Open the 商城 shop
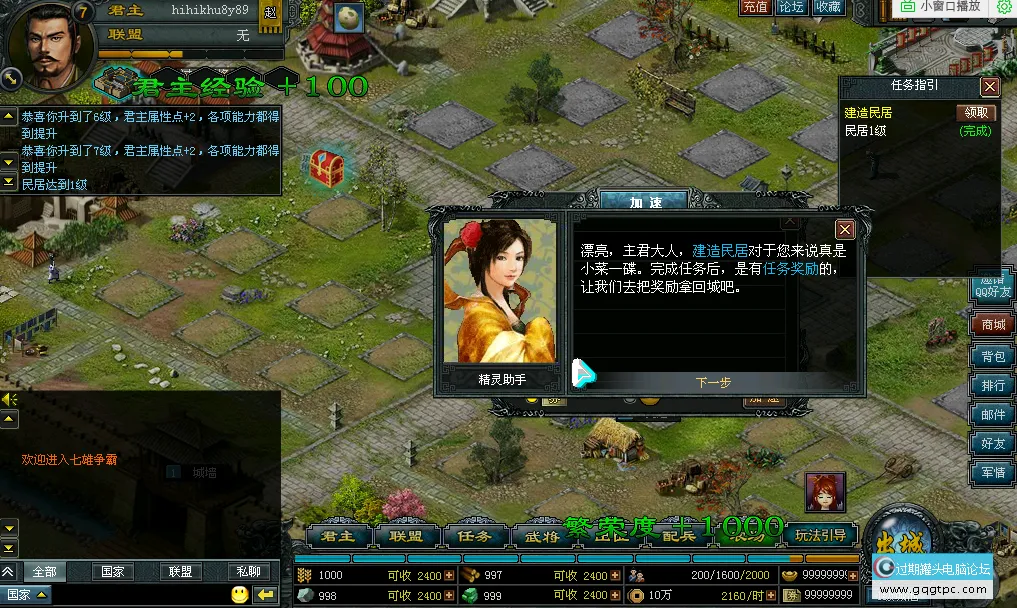The image size is (1017, 608). 992,325
